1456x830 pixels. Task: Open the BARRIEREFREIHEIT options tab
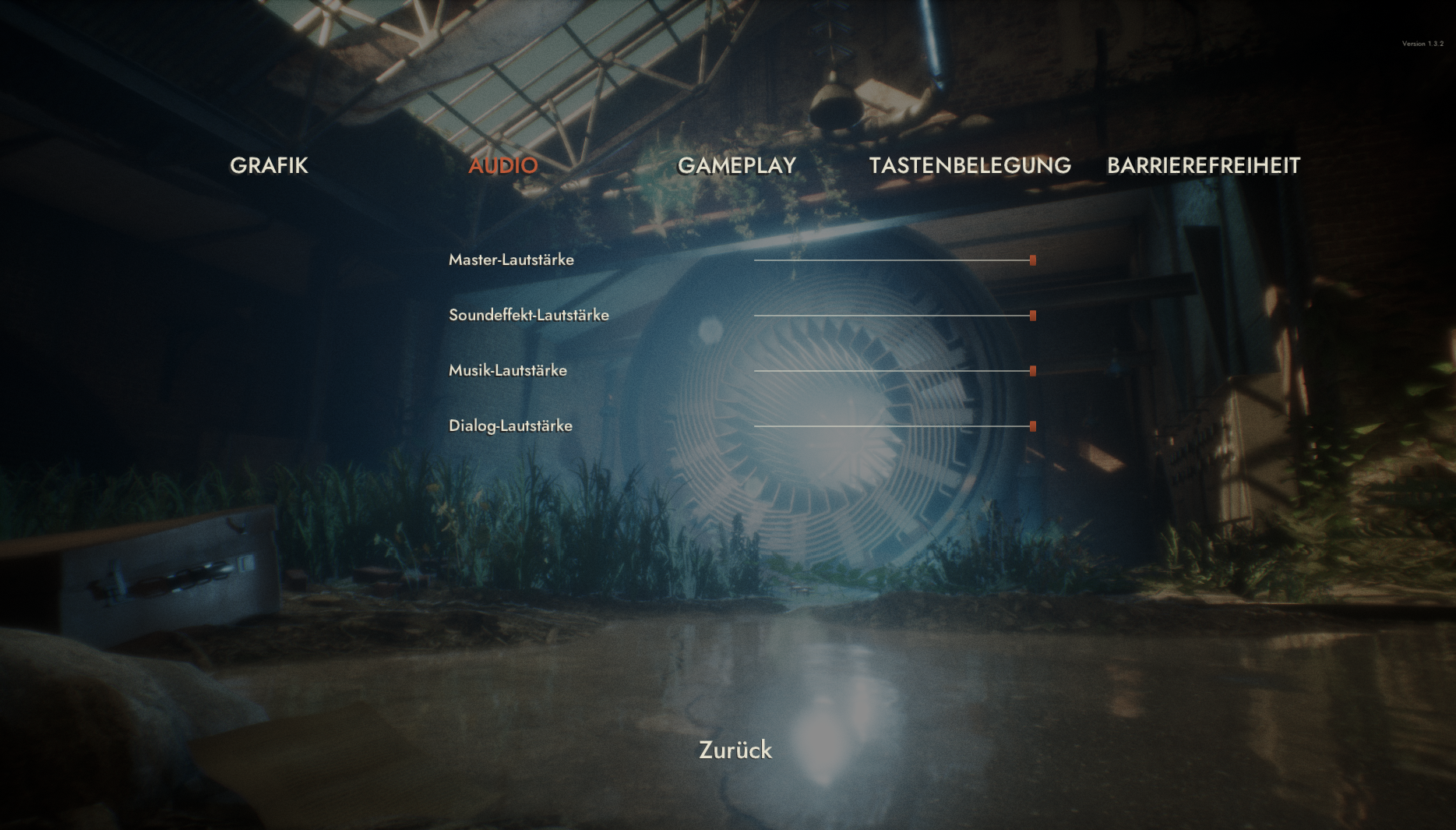pos(1204,165)
